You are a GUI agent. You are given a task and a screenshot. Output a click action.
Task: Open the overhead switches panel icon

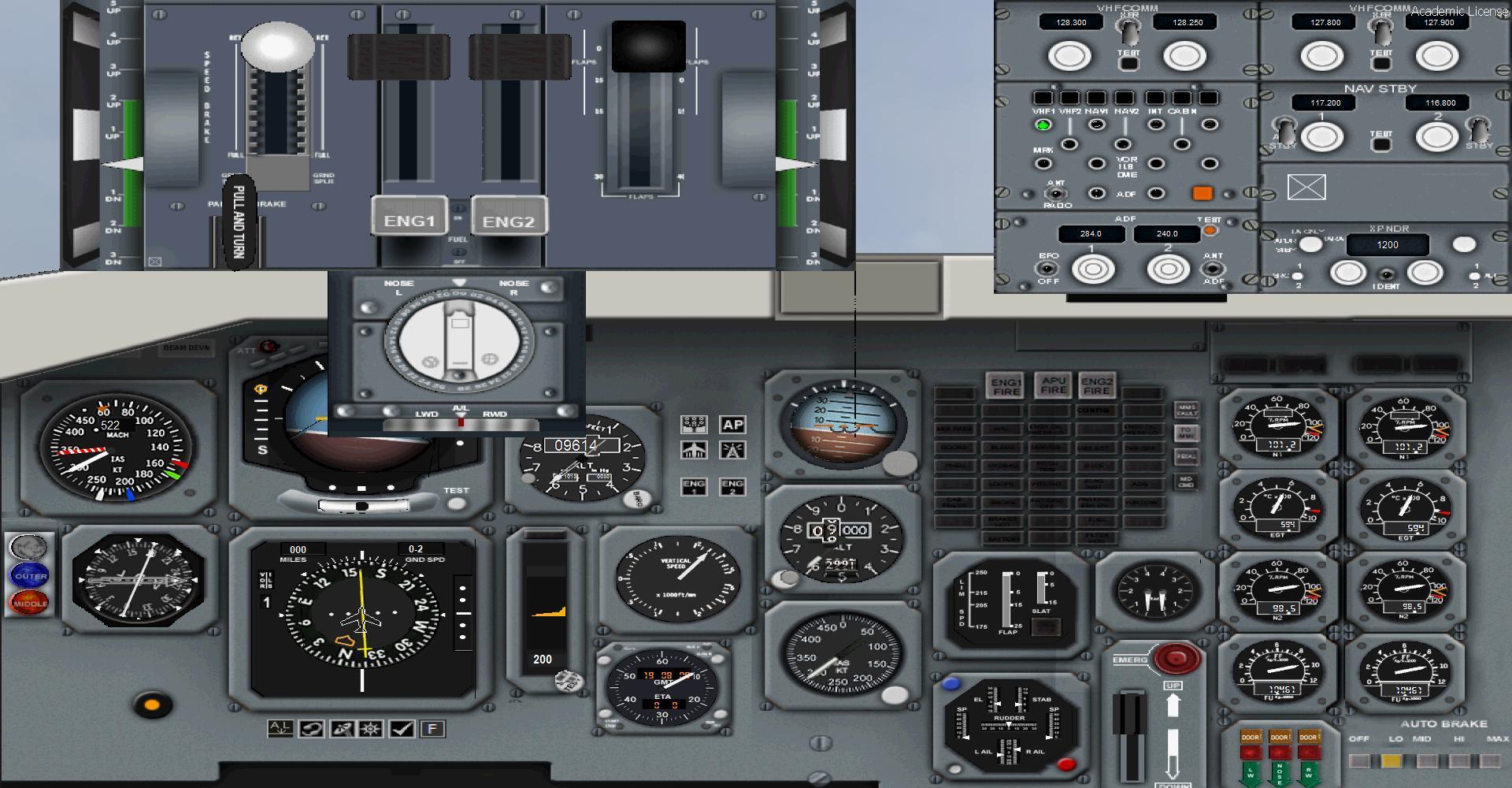point(694,425)
